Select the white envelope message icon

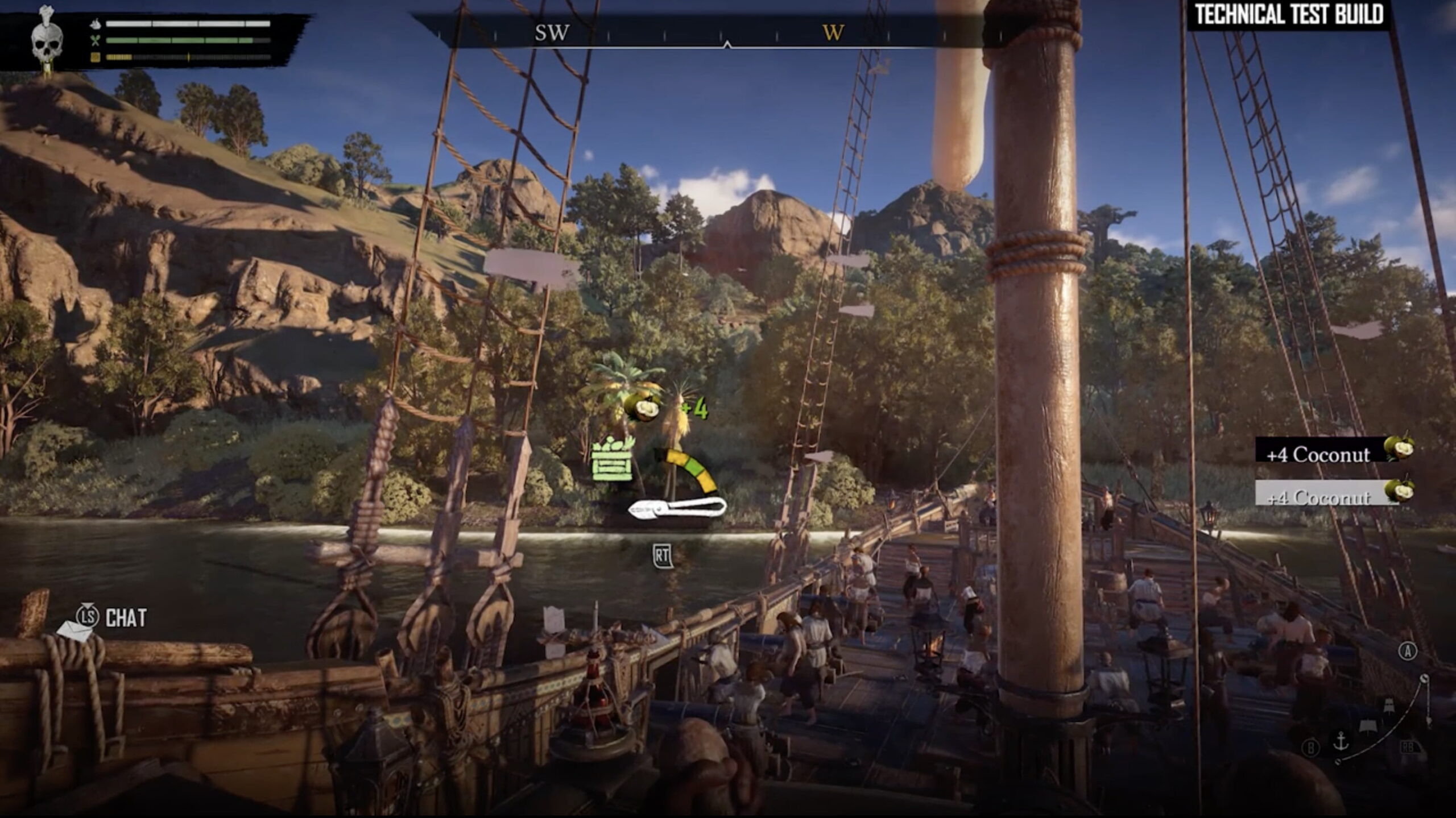pyautogui.click(x=75, y=630)
